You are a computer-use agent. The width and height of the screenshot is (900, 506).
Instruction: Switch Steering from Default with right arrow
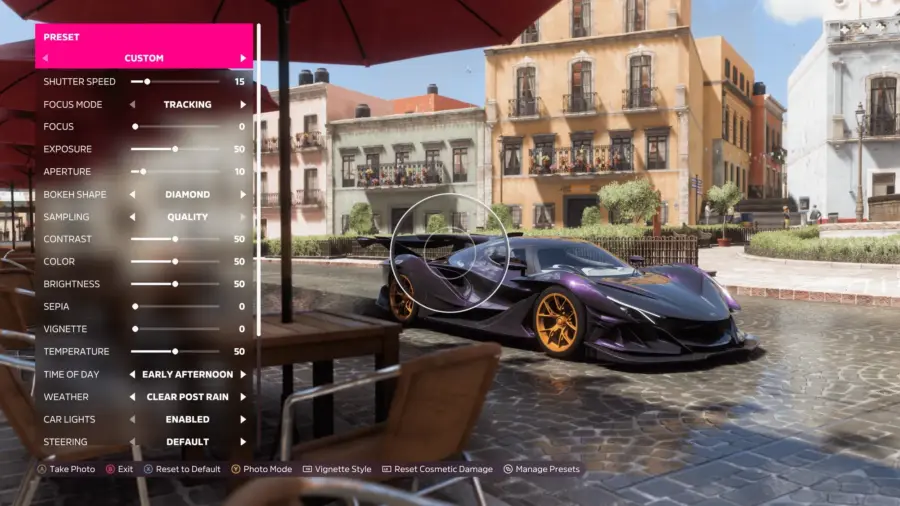tap(243, 441)
